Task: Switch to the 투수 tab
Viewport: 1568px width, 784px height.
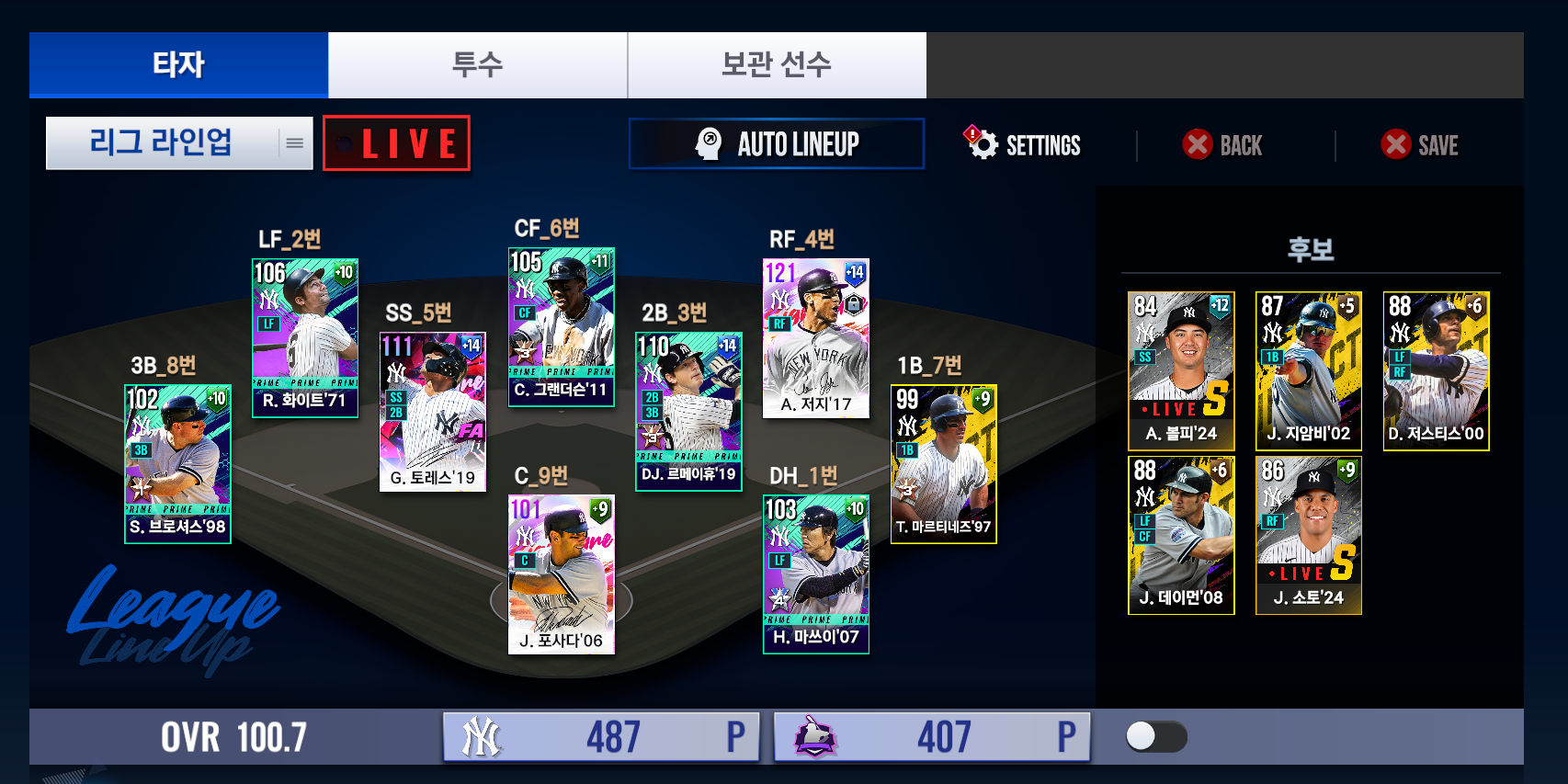Action: pyautogui.click(x=477, y=65)
